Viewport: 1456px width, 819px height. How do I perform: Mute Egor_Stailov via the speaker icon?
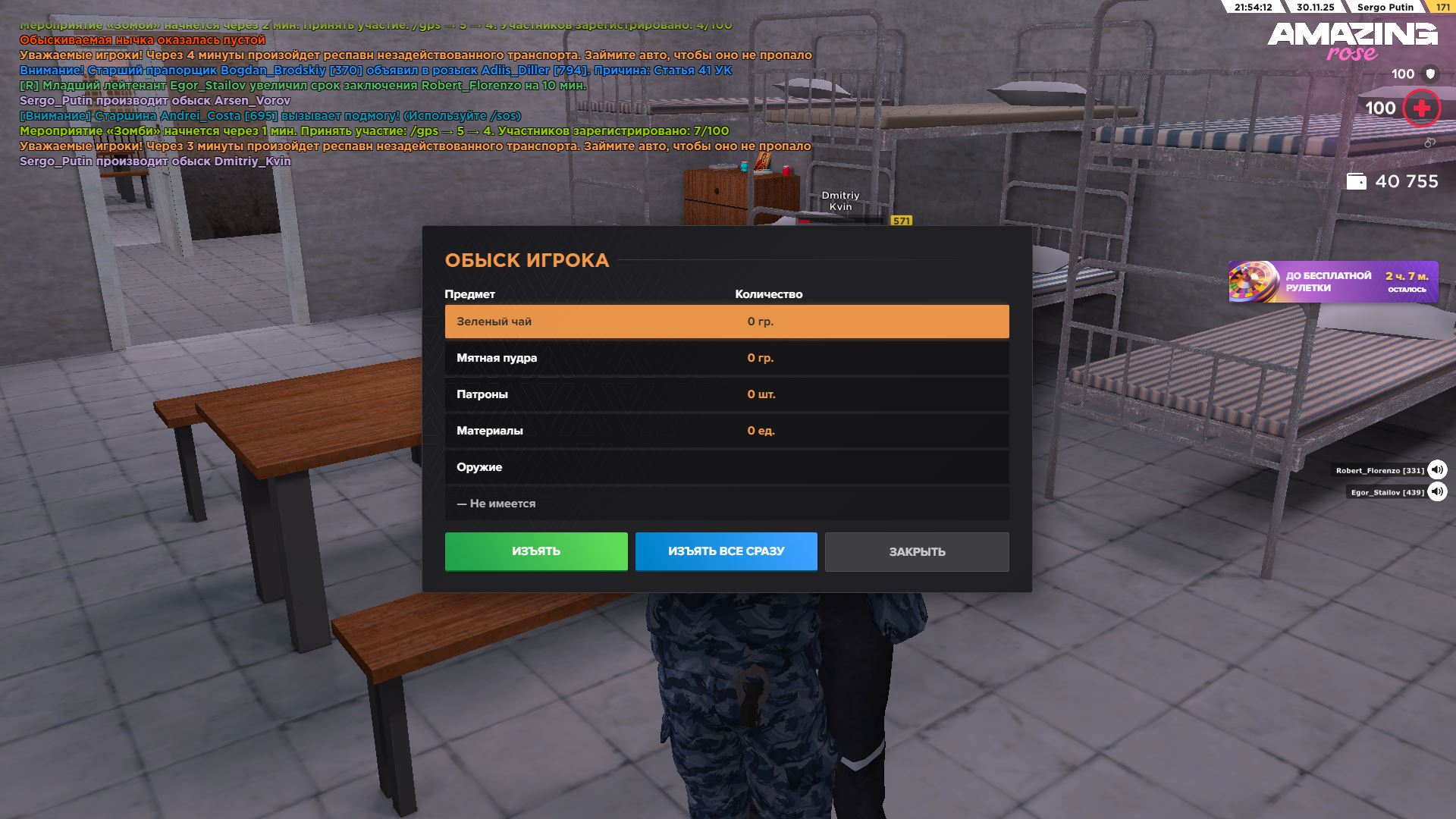(x=1437, y=492)
